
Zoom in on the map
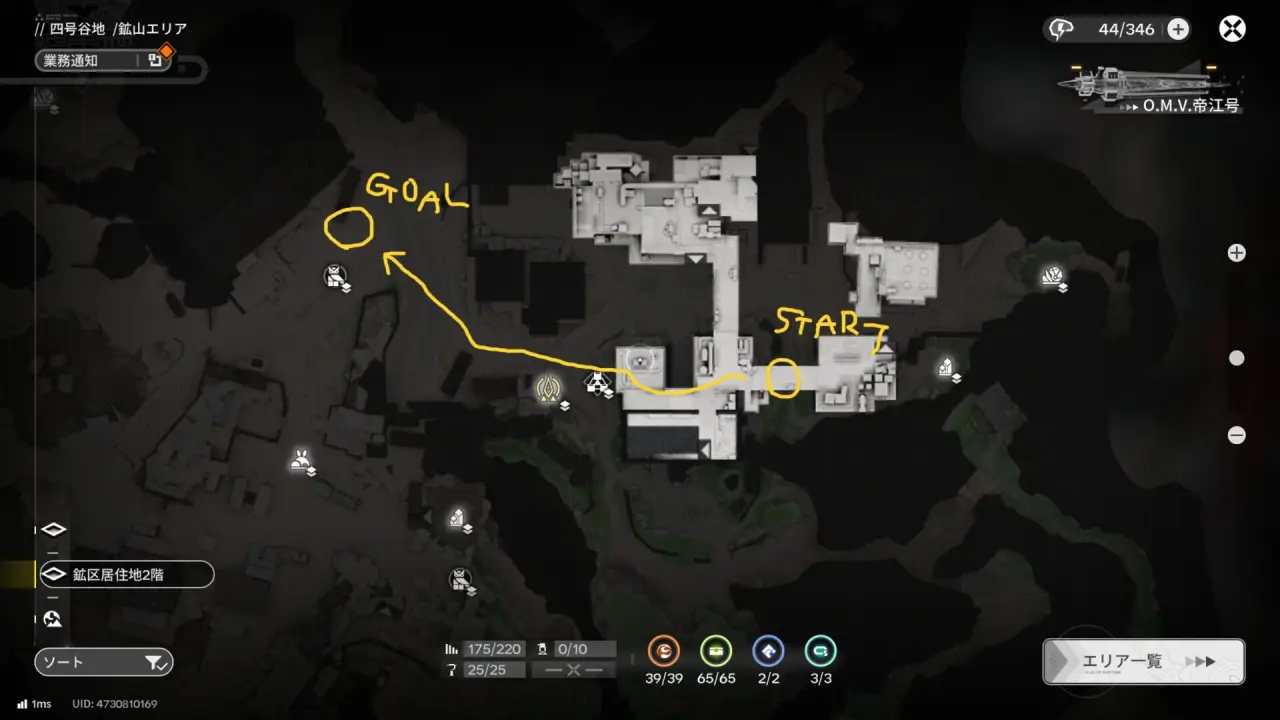click(1237, 253)
